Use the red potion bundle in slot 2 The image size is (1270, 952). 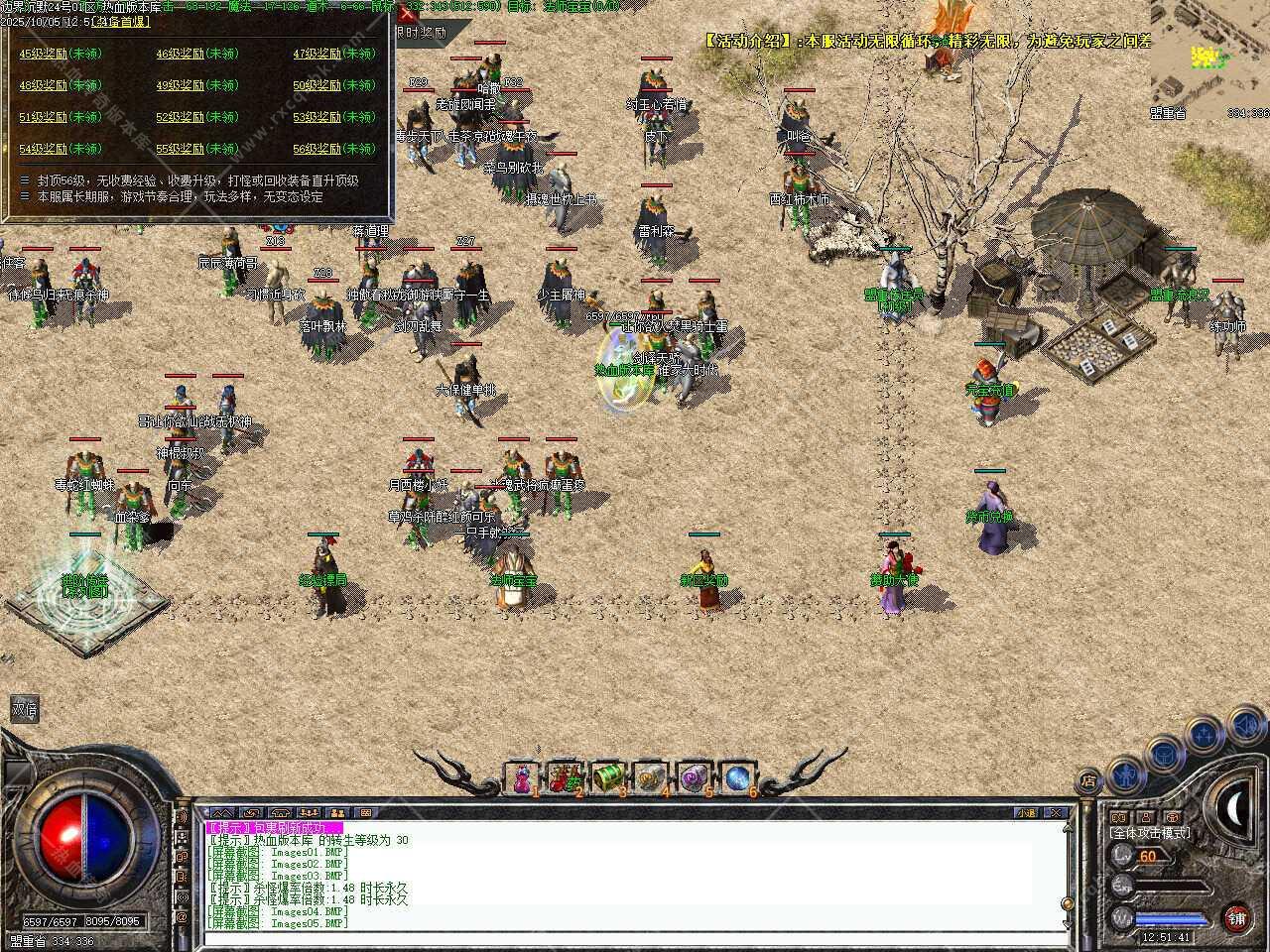coord(565,778)
